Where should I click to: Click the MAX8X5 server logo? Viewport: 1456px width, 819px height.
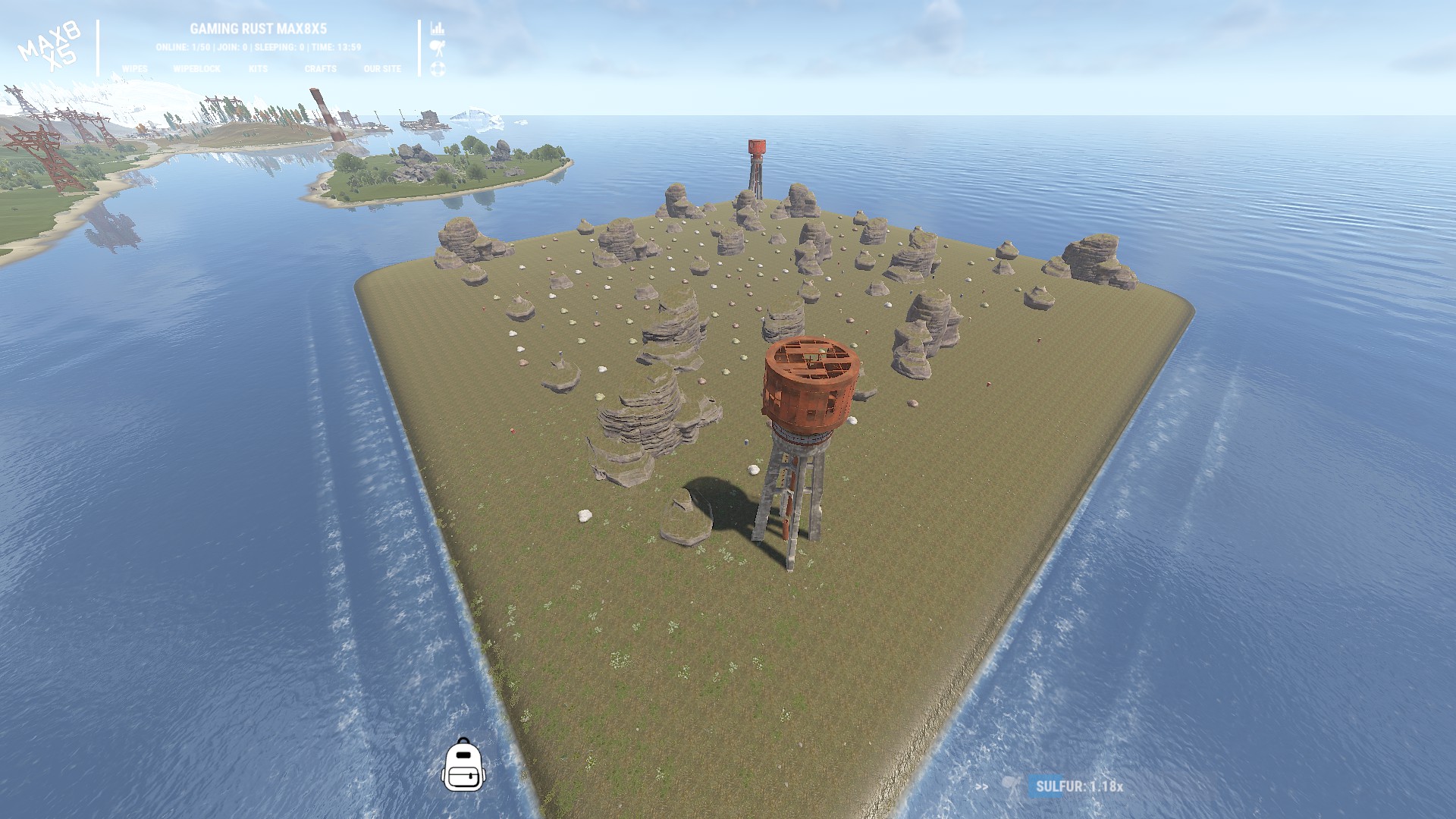[x=50, y=47]
